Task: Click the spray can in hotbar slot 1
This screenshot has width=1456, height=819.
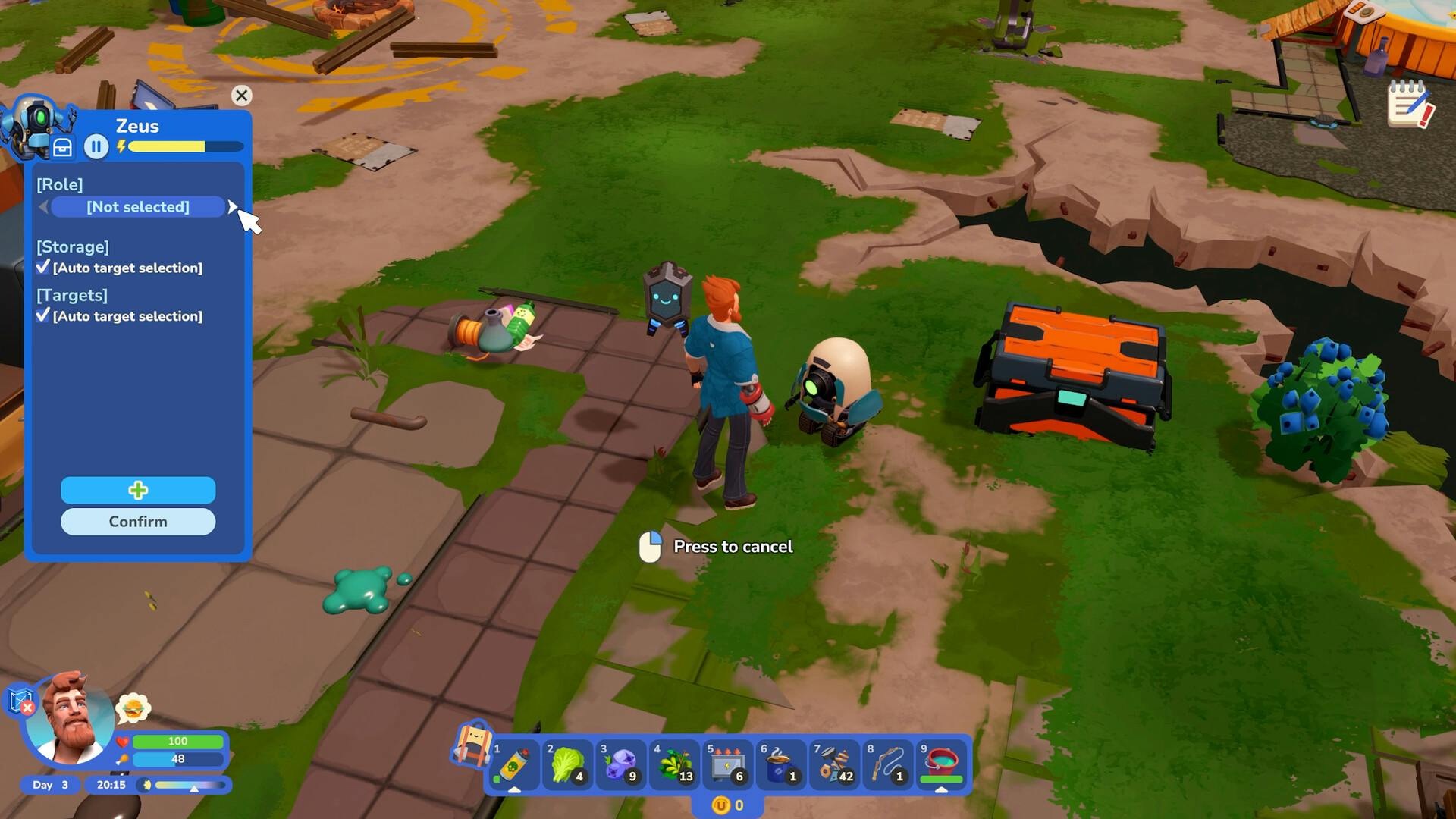Action: [514, 764]
